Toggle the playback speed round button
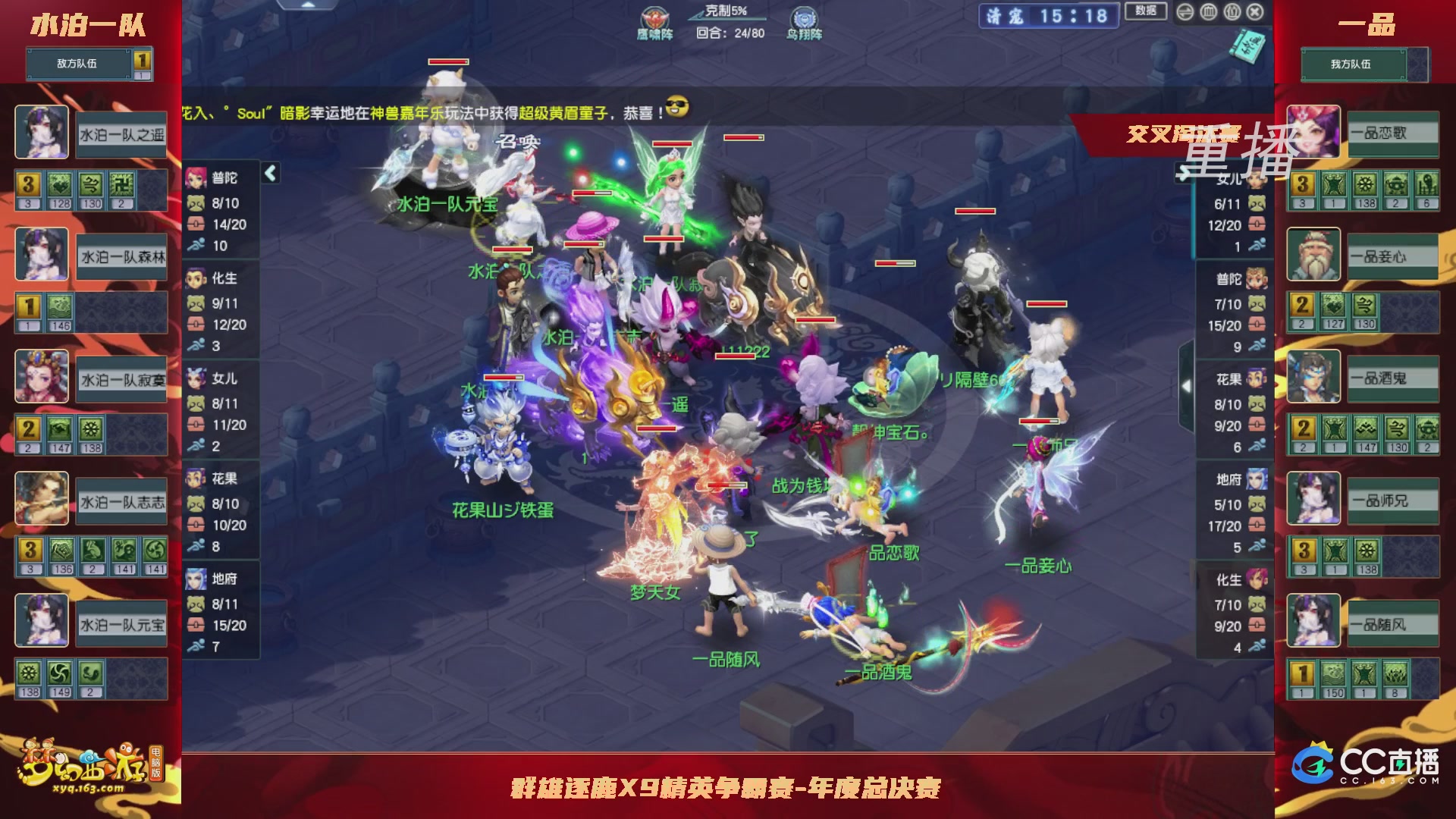The height and width of the screenshot is (819, 1456). (x=1185, y=12)
